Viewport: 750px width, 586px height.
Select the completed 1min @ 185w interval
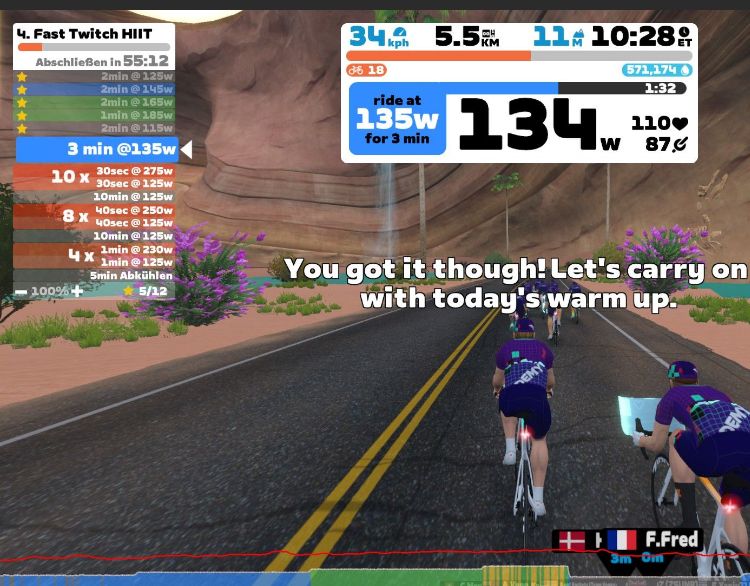95,115
